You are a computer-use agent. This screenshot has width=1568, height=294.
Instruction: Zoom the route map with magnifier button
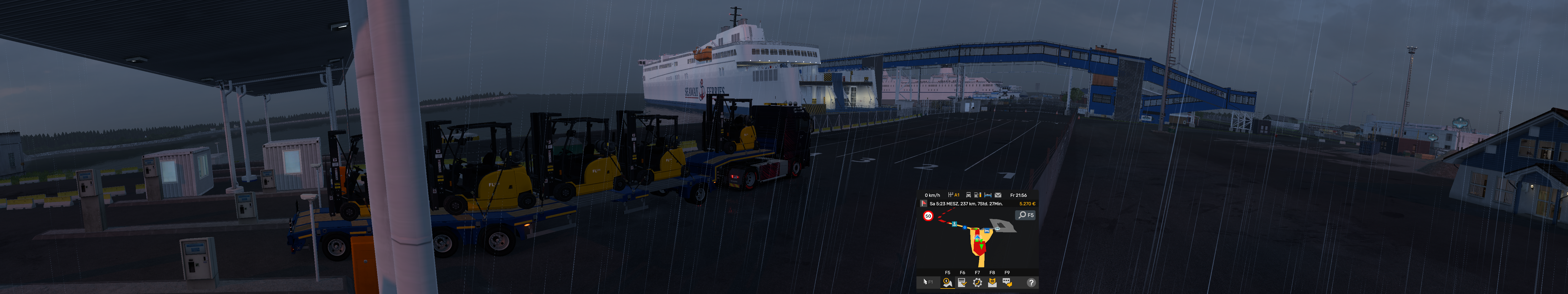pyautogui.click(x=1025, y=215)
